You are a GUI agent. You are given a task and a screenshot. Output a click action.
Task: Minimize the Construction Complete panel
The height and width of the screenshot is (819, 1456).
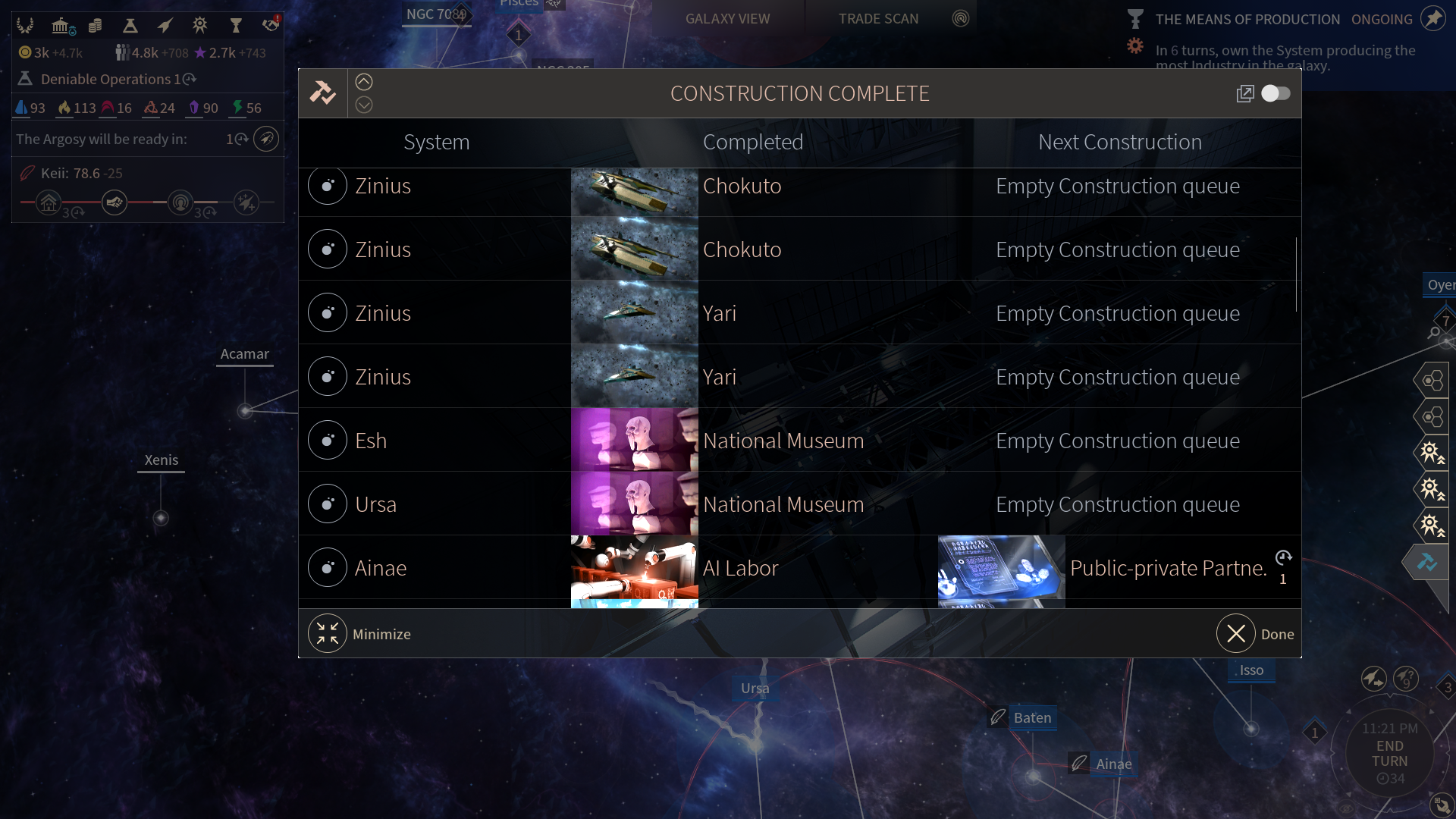point(328,634)
